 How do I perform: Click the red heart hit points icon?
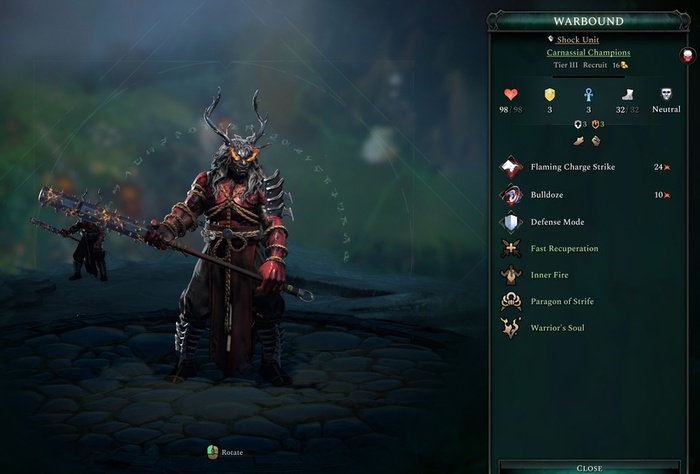(x=511, y=95)
